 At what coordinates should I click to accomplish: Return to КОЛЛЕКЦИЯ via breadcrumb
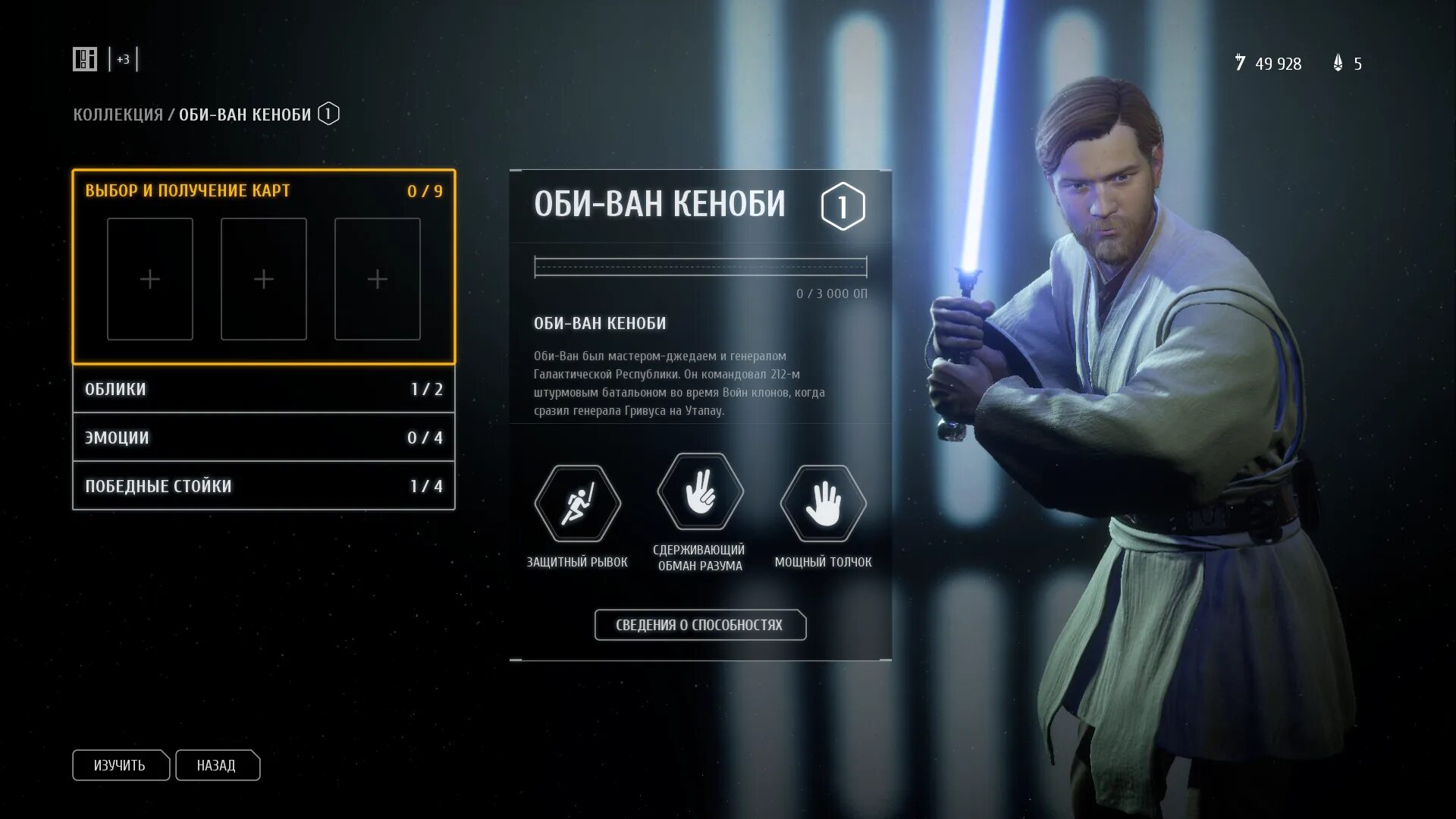coord(118,115)
